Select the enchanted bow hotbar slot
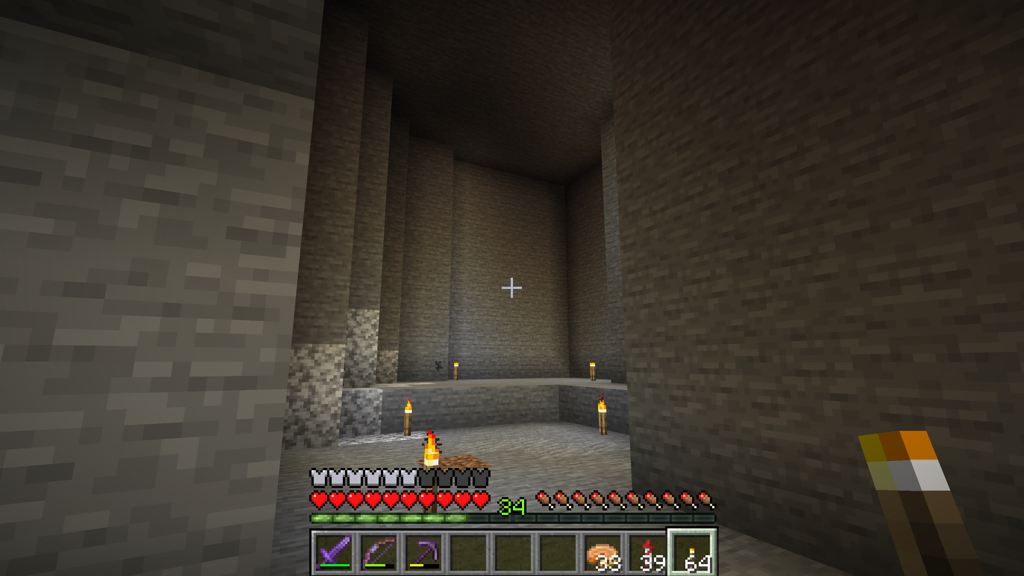 tap(377, 553)
